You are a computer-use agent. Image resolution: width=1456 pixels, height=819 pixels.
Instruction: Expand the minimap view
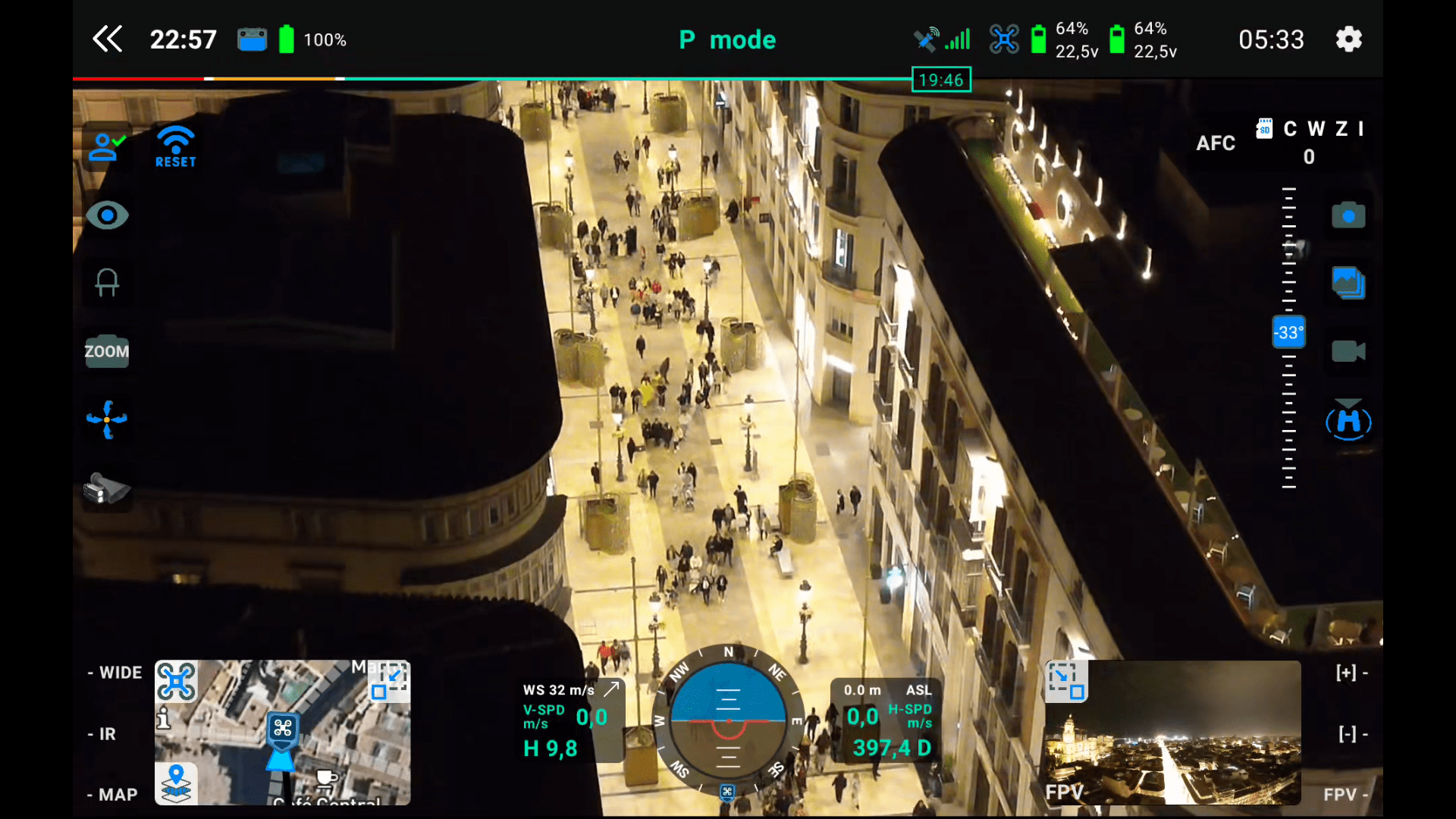[x=389, y=681]
